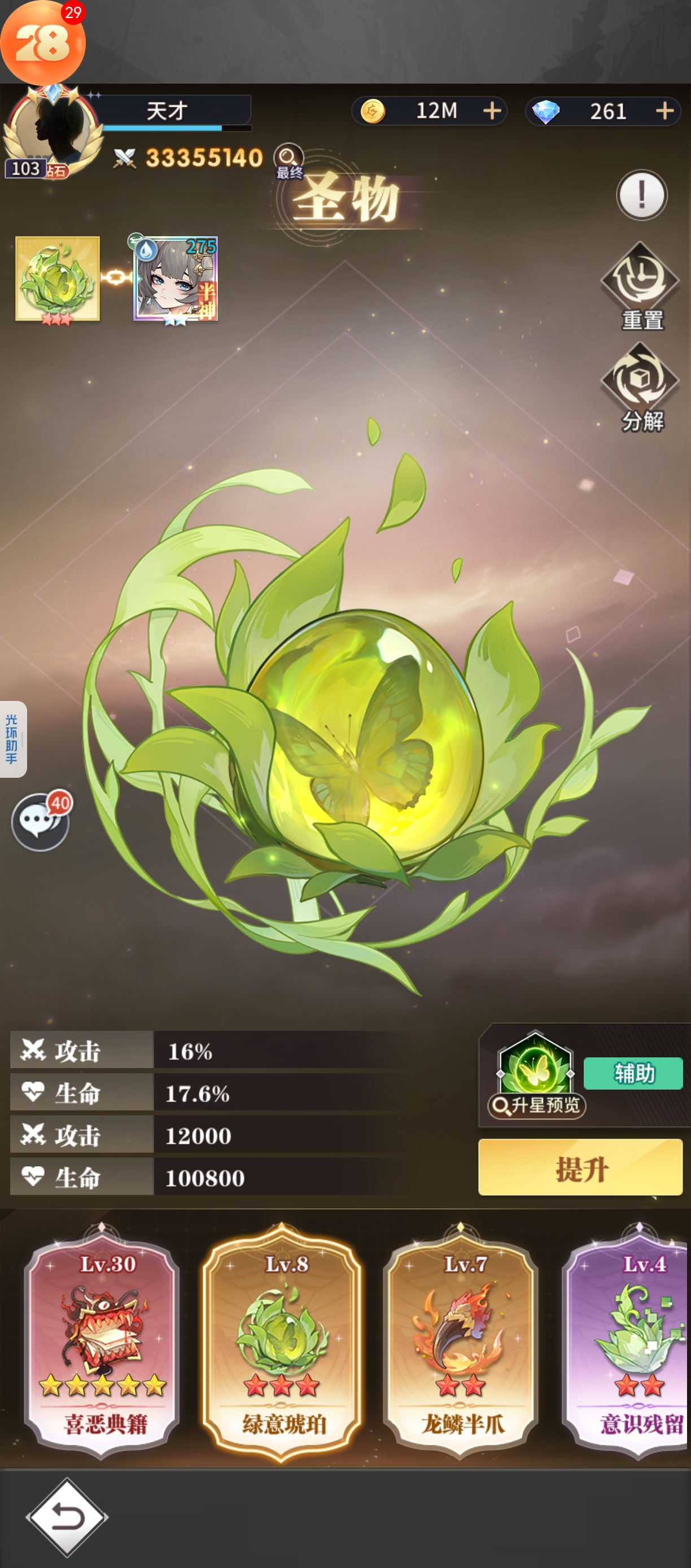Select the 喜恶典籍 Lv.30 relic card
This screenshot has height=1568, width=691.
[102, 1340]
